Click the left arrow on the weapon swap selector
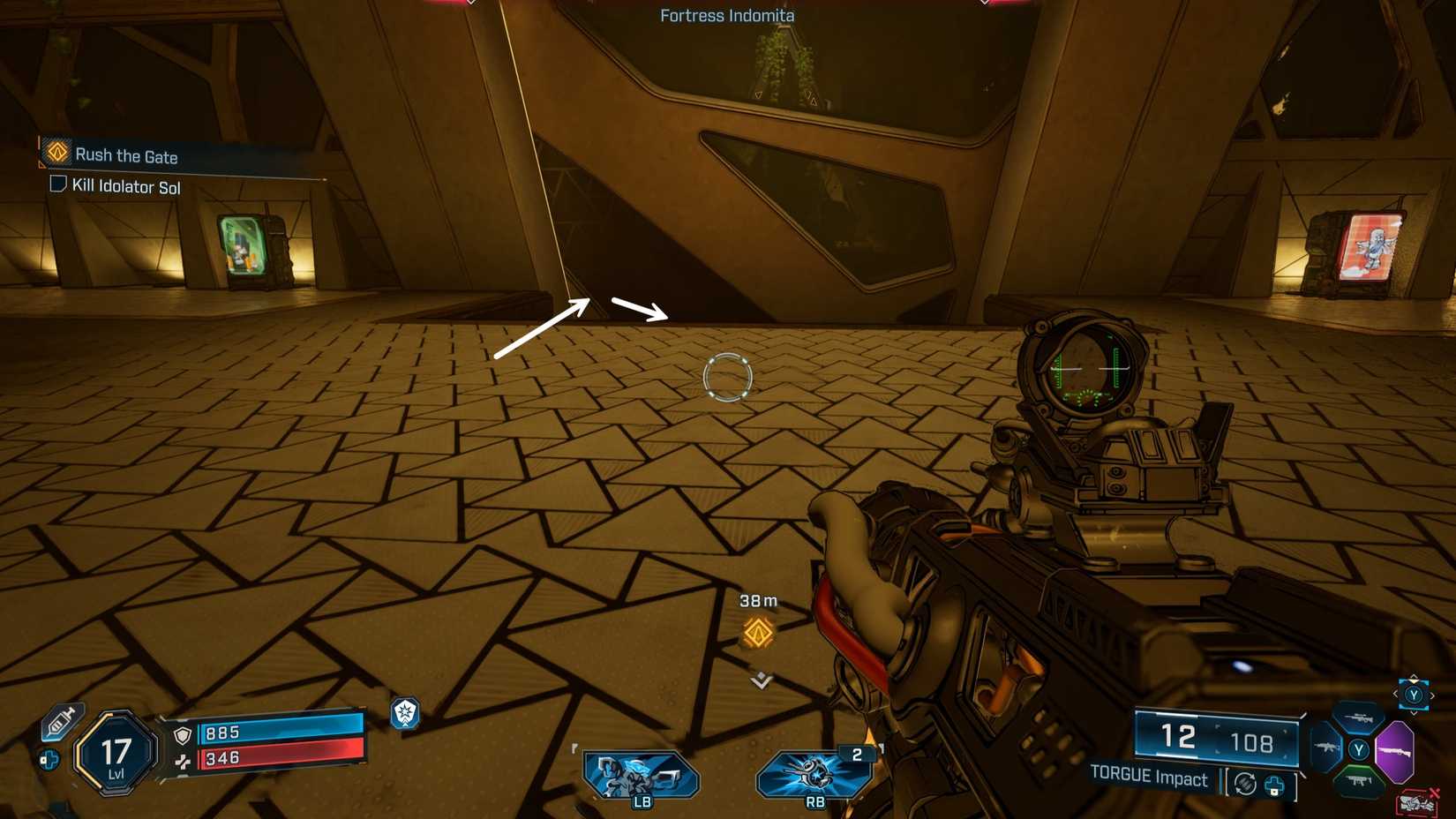This screenshot has height=819, width=1456. point(1396,694)
